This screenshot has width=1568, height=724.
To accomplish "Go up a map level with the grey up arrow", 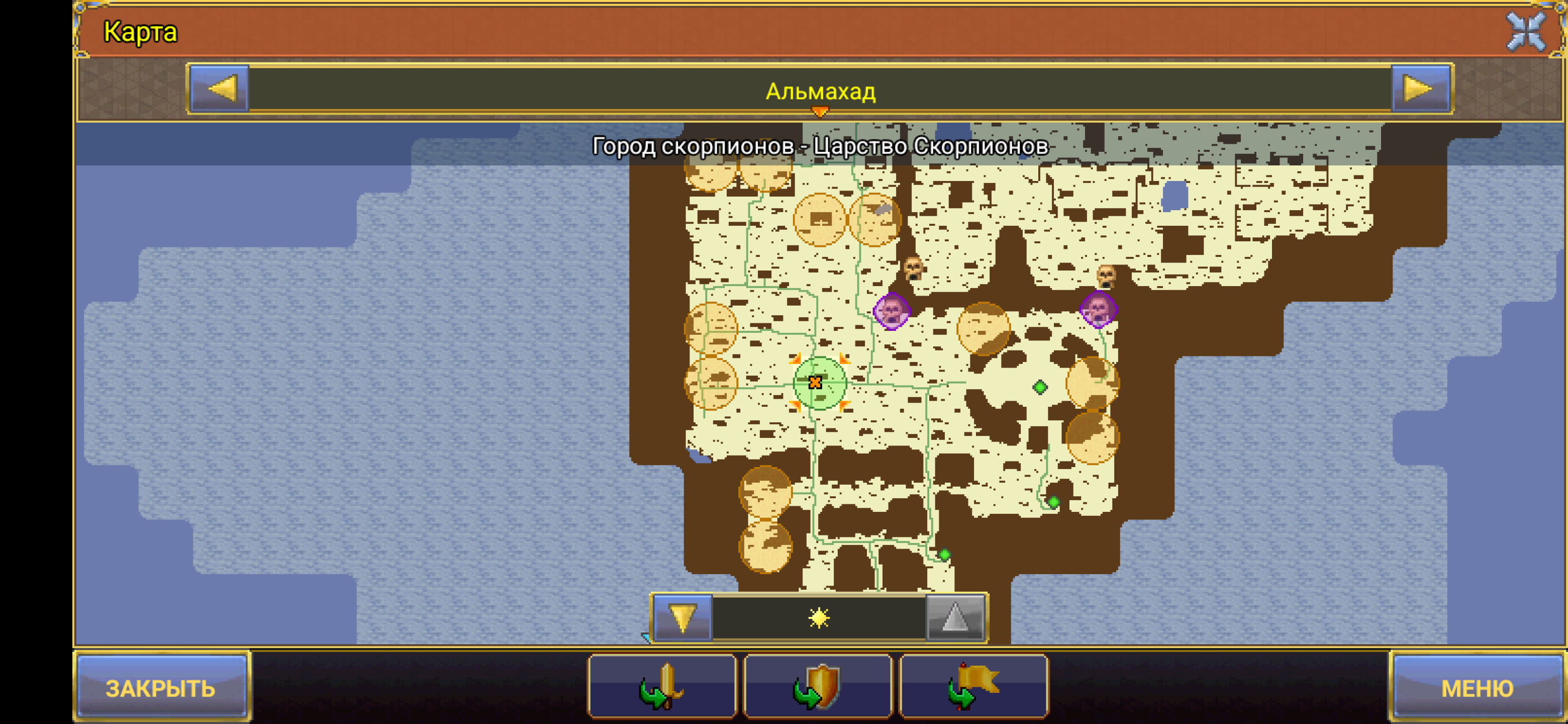I will click(954, 618).
